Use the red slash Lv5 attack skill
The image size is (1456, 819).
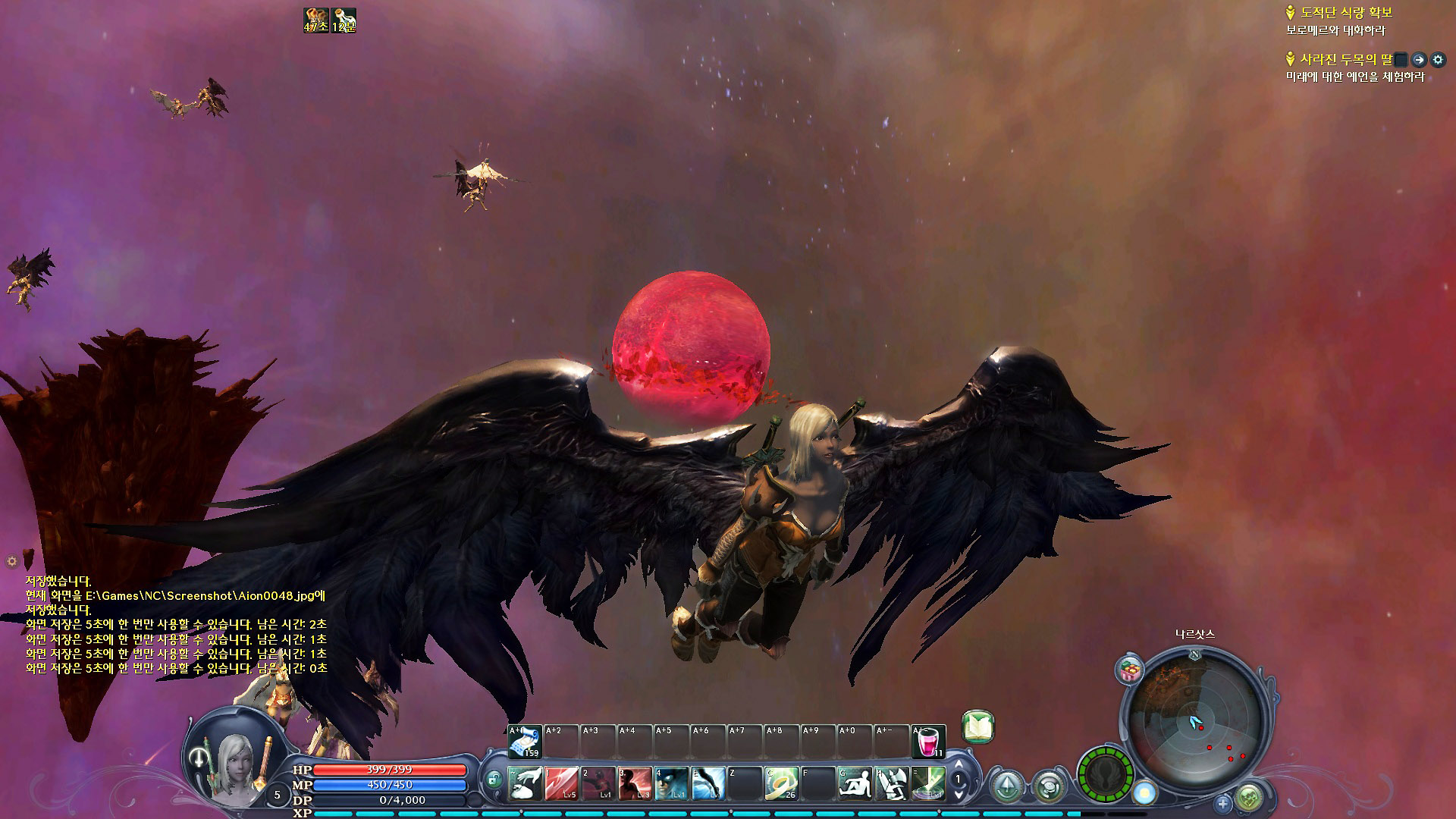[x=562, y=783]
